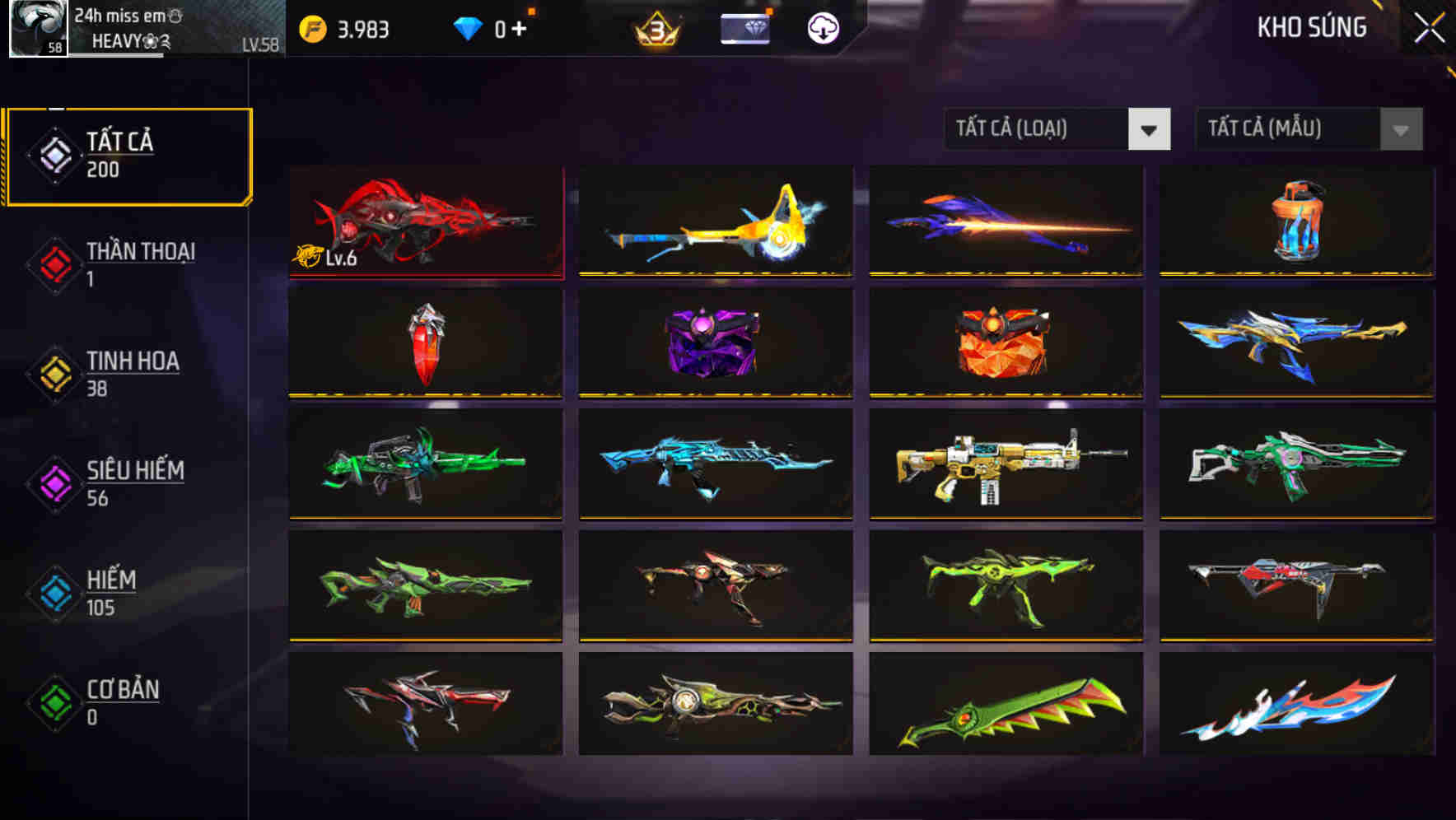This screenshot has width=1456, height=820.
Task: Open the KHO SÚNG title area
Action: [x=1310, y=27]
